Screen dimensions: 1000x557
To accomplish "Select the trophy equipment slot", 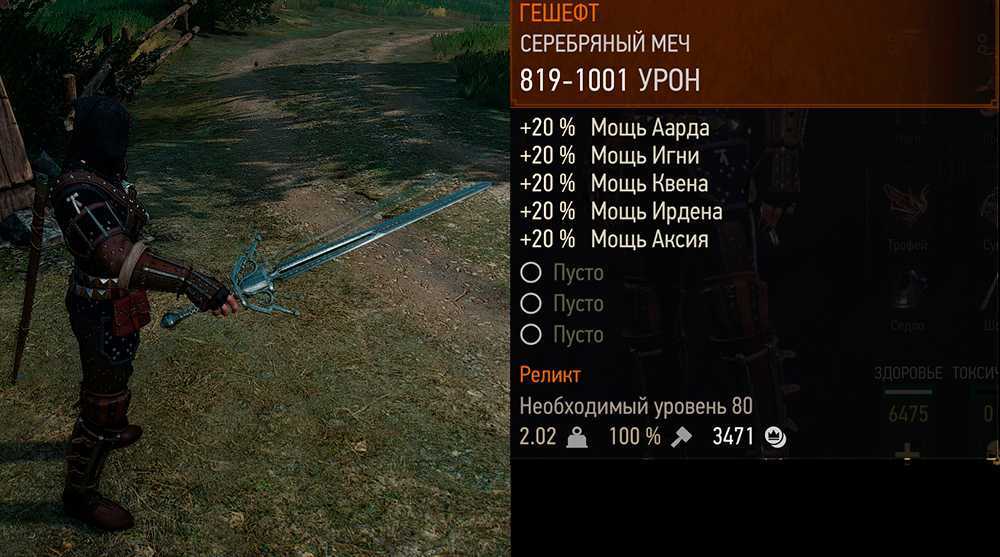I will pos(906,207).
